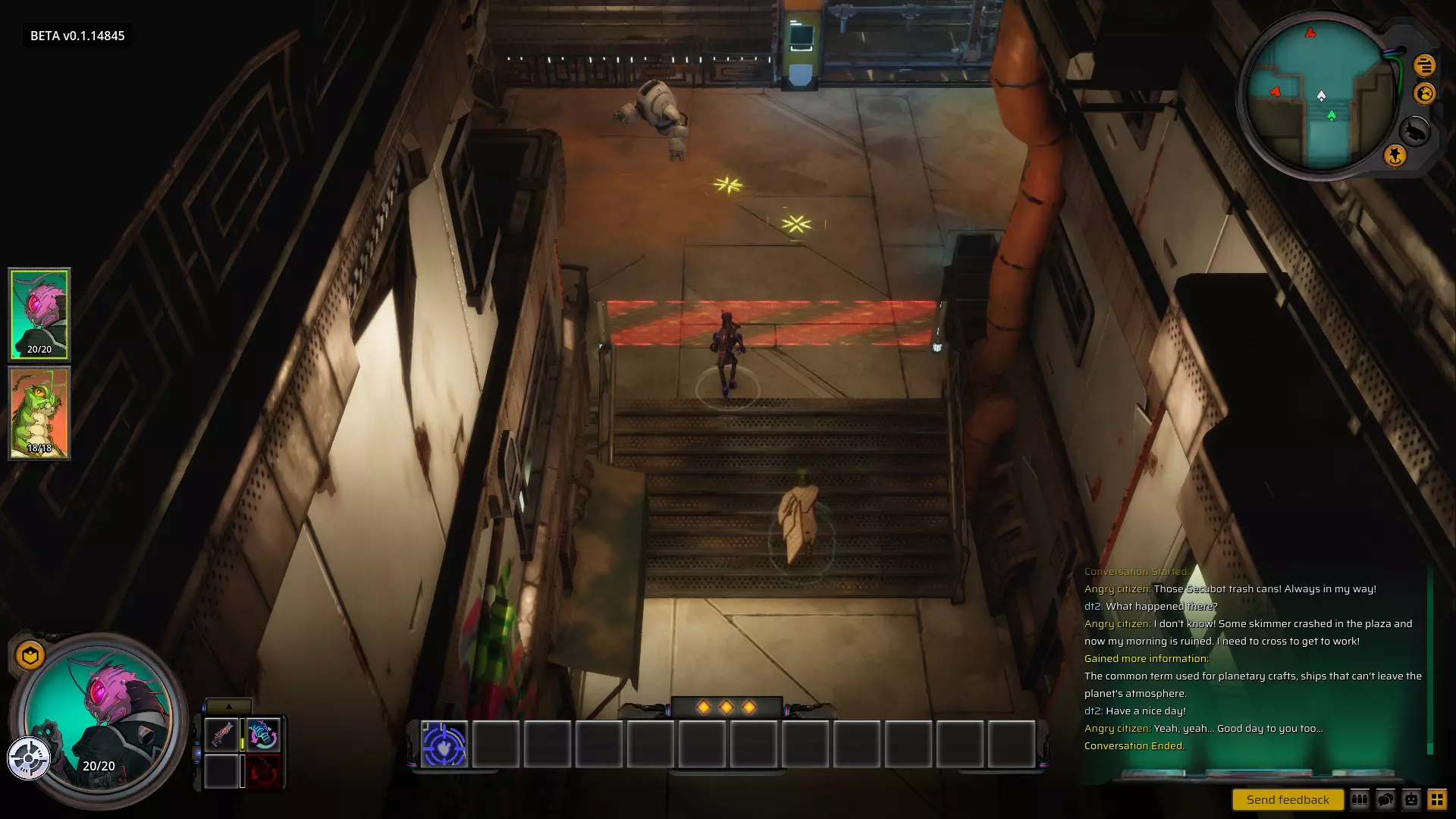The width and height of the screenshot is (1456, 819).
Task: Click the red swap ability icon
Action: 263,772
